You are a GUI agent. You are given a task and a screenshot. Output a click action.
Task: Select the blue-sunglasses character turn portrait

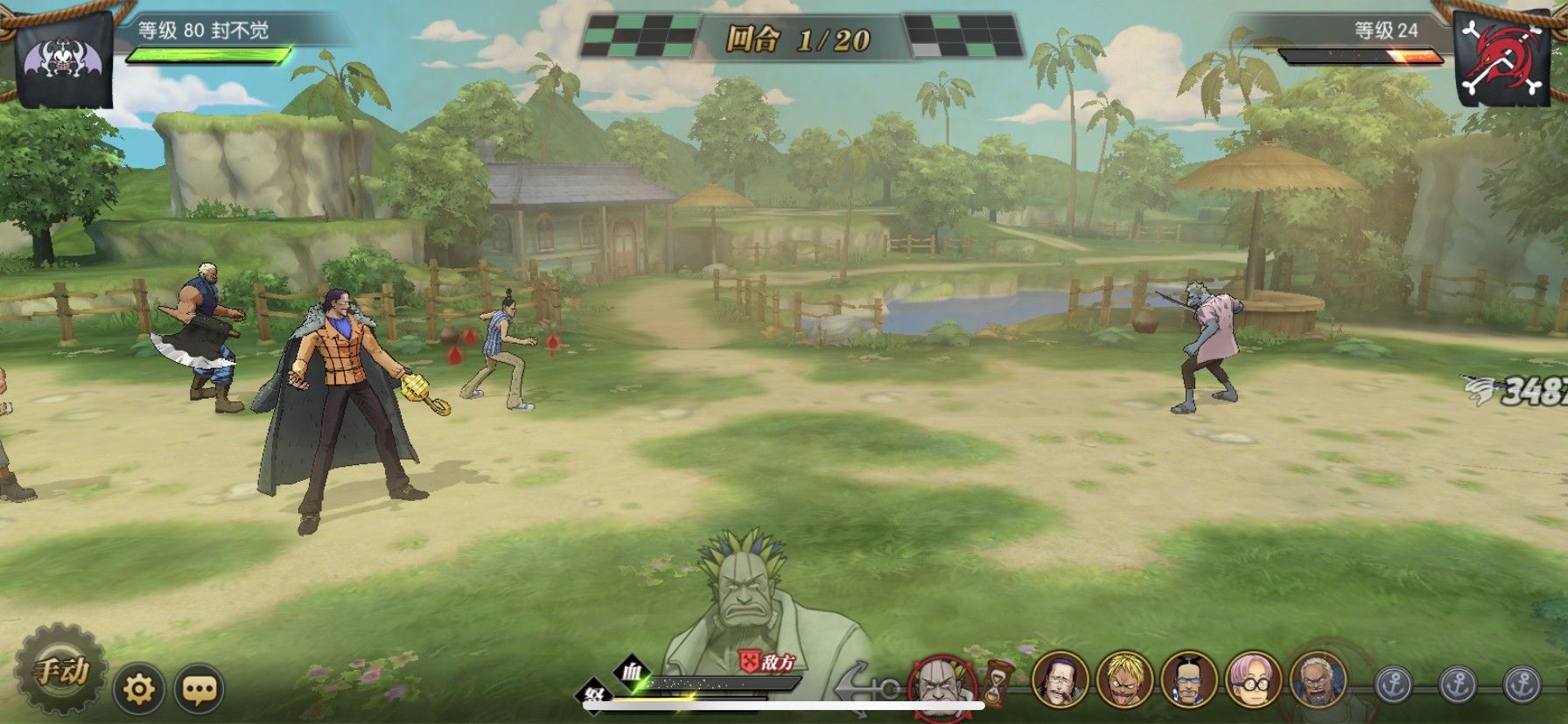click(1189, 679)
